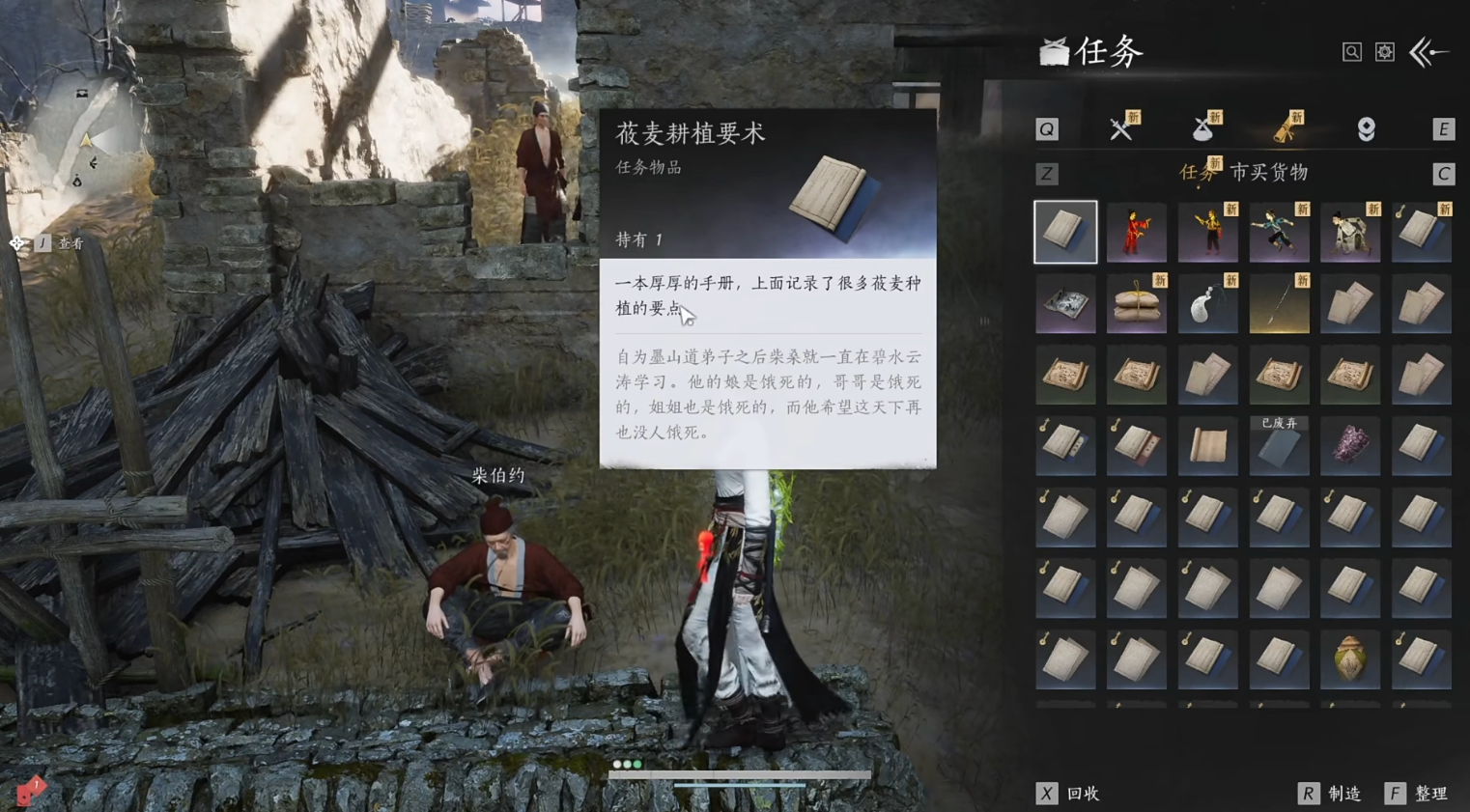
Task: Click the 任务 panel header book icon
Action: [1053, 51]
